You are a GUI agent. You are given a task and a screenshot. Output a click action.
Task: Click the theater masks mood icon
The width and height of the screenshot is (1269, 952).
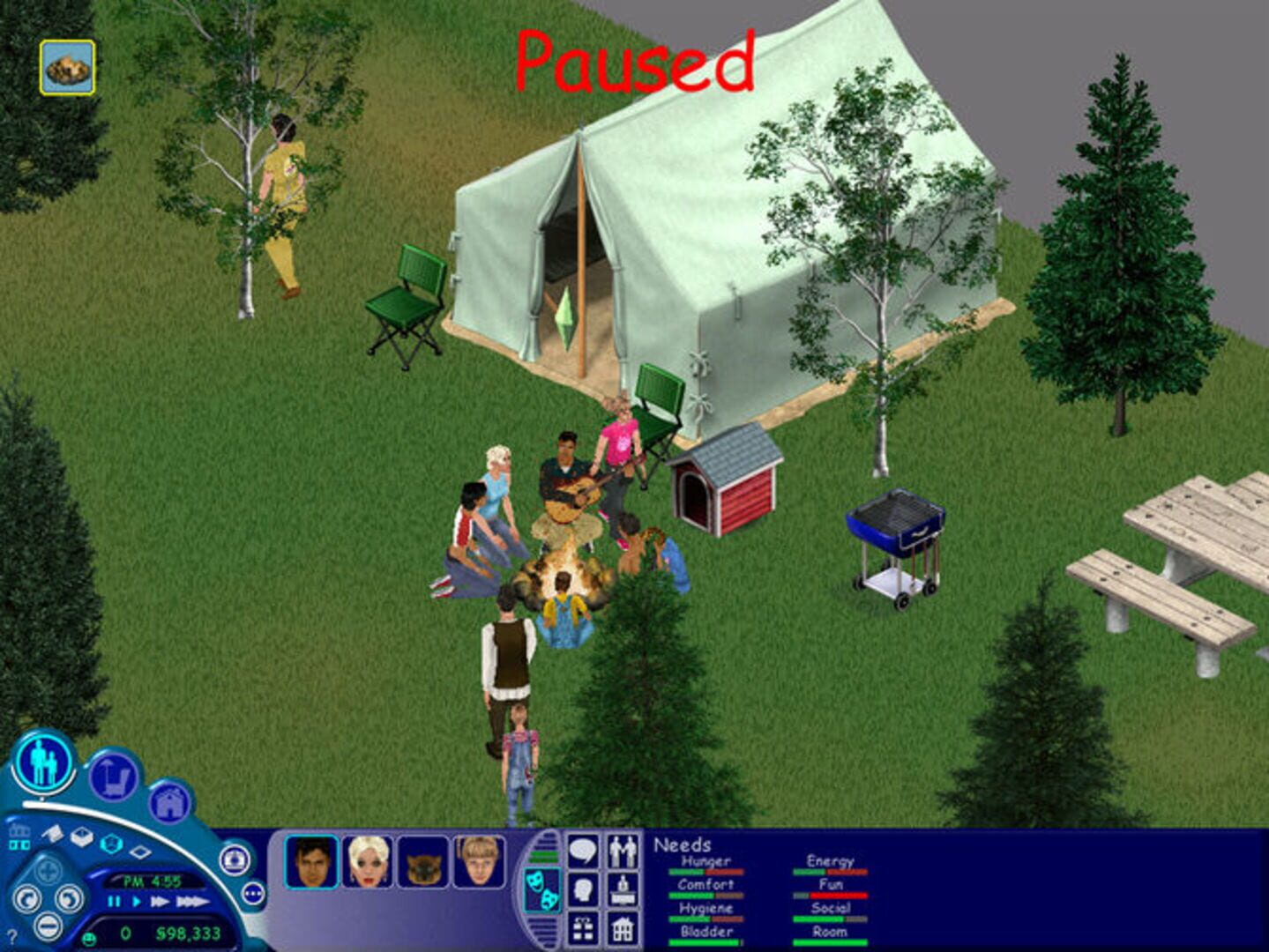(542, 889)
